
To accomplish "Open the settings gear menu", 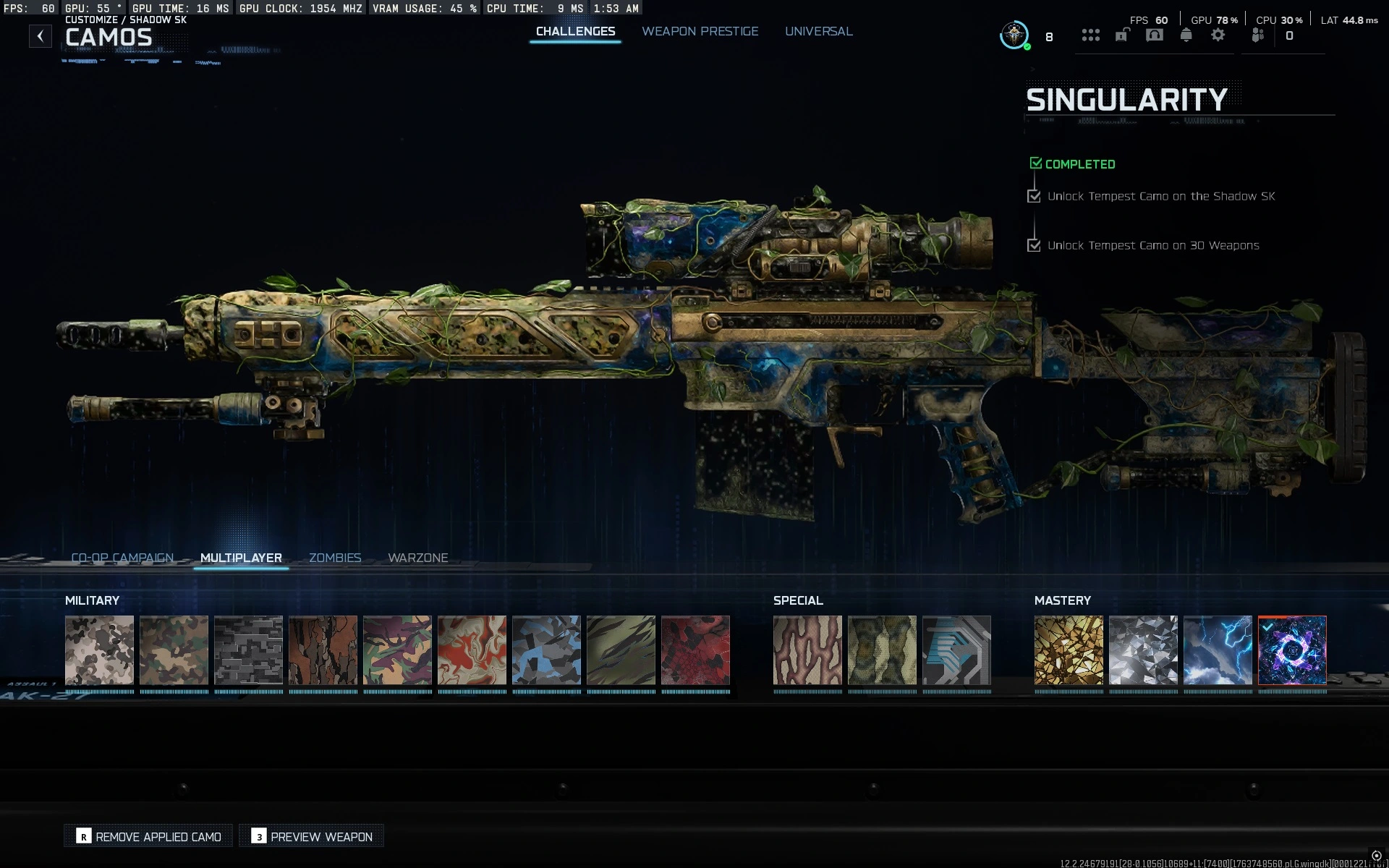I will coord(1219,35).
